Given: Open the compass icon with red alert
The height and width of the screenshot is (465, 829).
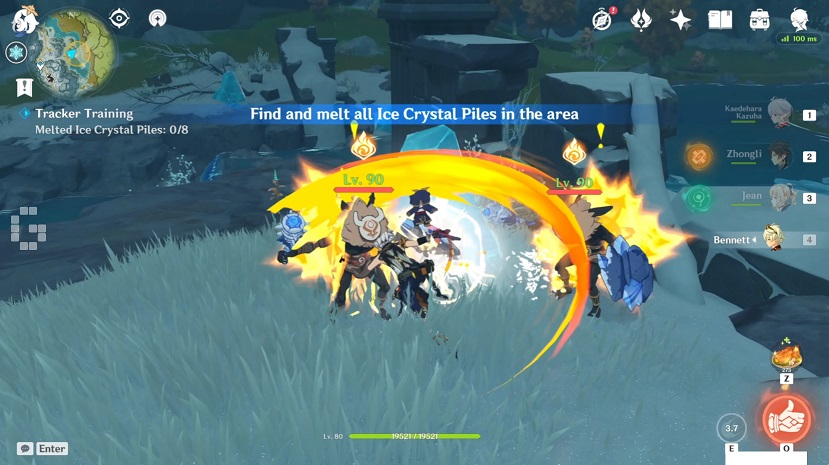Looking at the screenshot, I should pos(603,19).
